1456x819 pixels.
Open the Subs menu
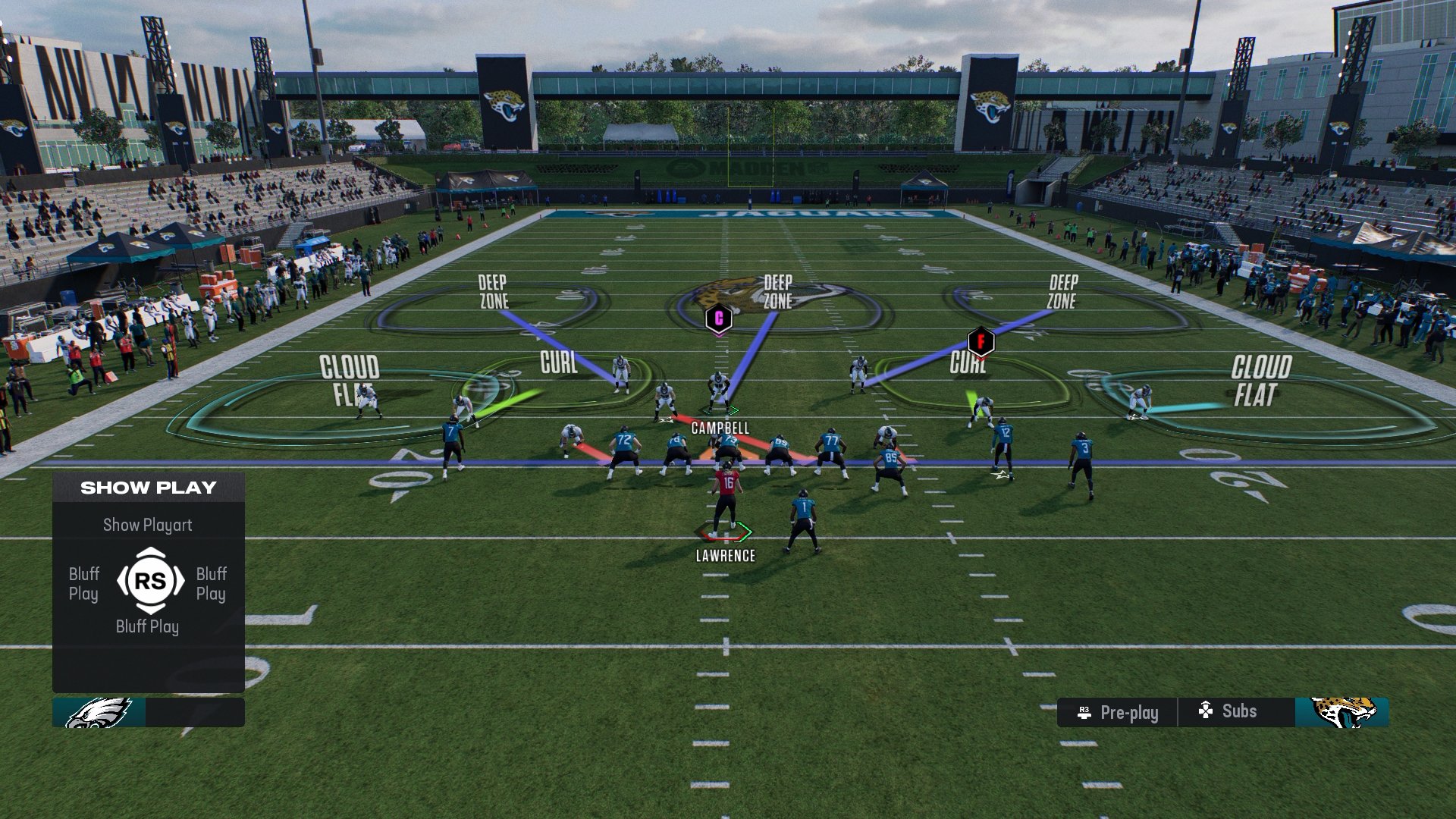[1228, 711]
